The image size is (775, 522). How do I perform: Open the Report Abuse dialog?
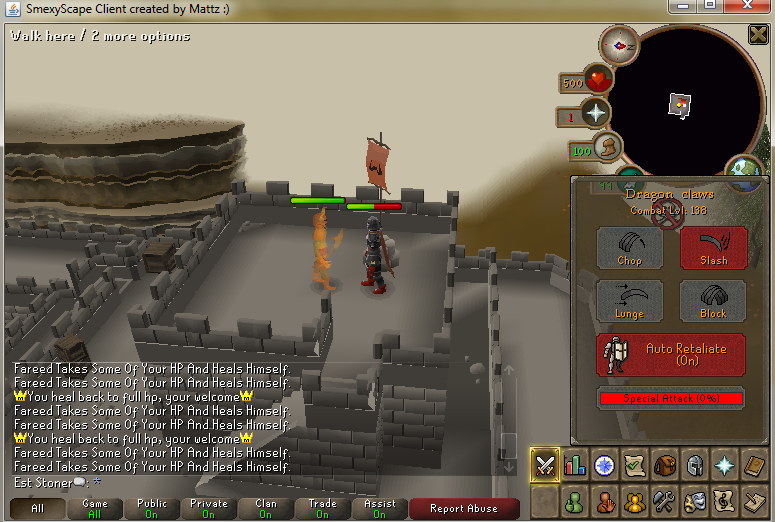[x=464, y=509]
